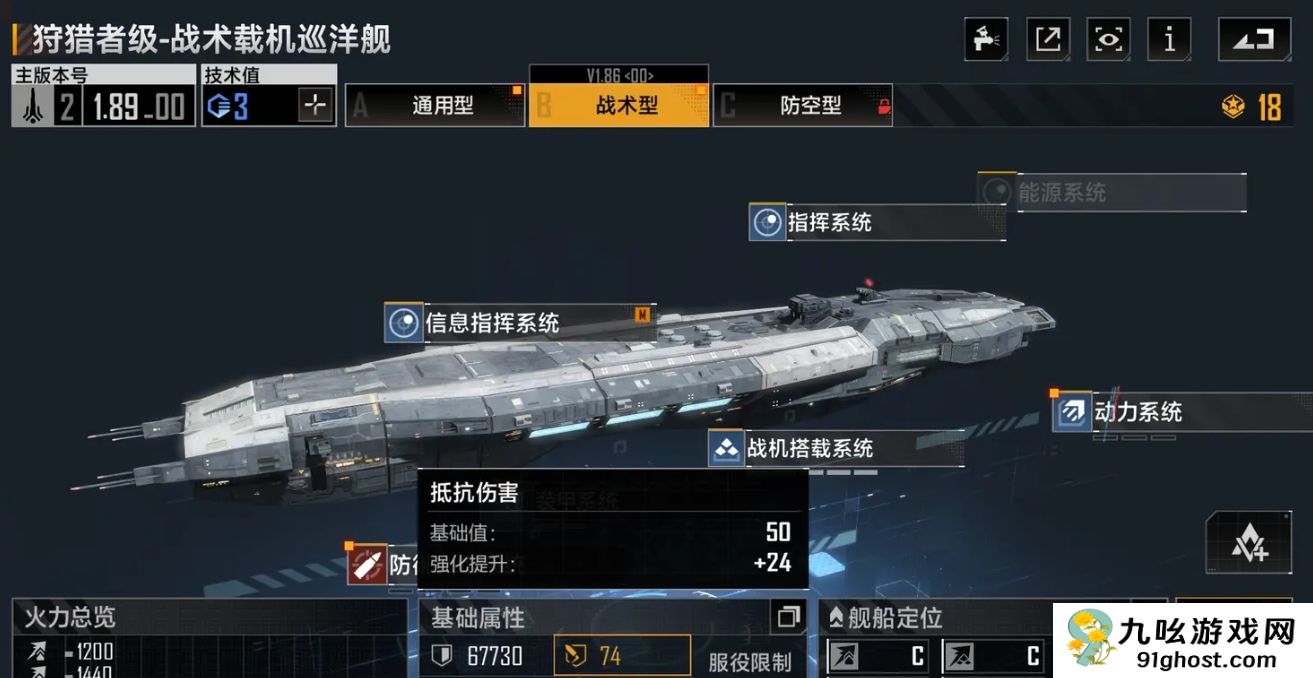Choose the locked 防空型 variant tab
The image size is (1313, 678).
coord(802,105)
